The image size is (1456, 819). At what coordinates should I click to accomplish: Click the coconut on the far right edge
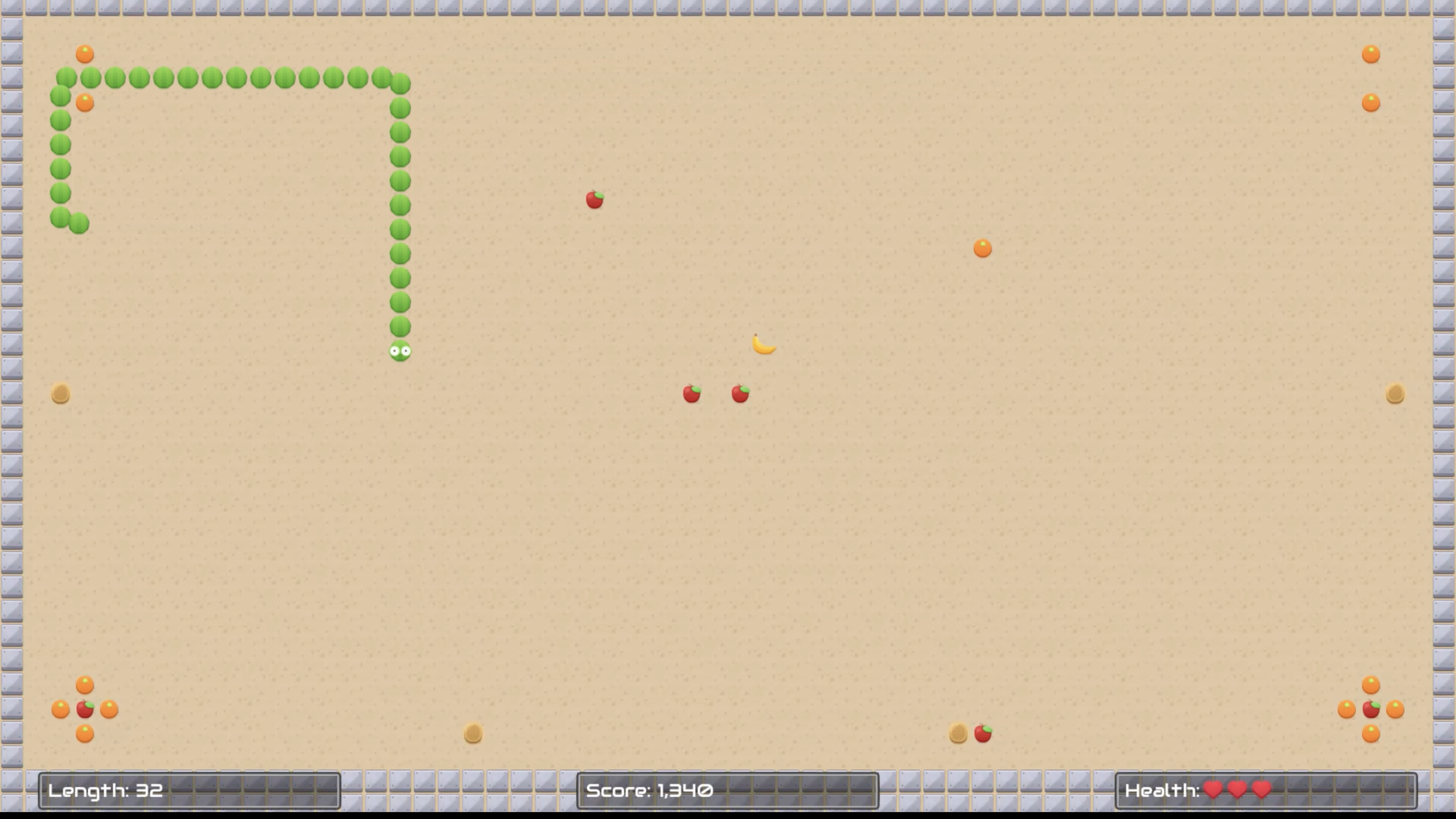pyautogui.click(x=1395, y=394)
